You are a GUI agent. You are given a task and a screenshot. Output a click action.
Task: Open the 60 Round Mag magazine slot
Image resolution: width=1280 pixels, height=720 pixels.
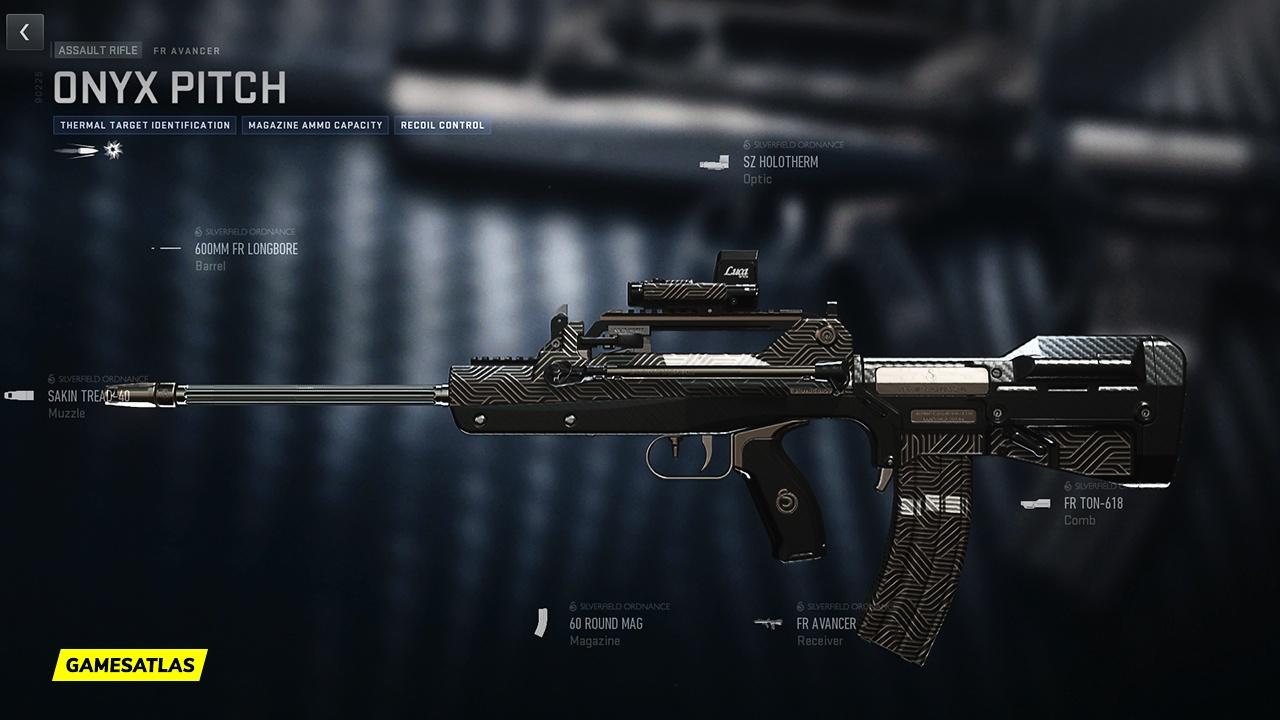pos(605,624)
